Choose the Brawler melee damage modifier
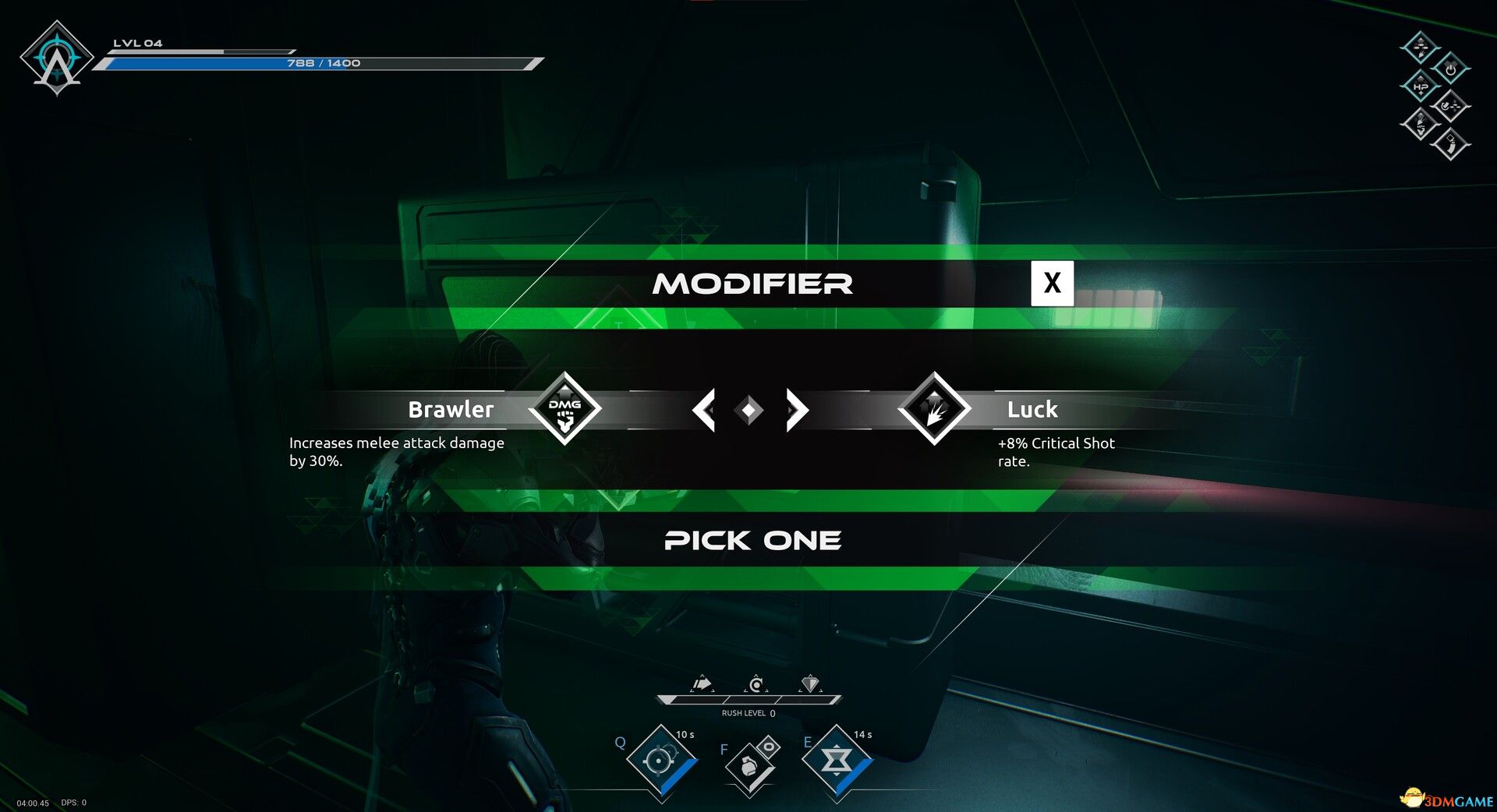Viewport: 1497px width, 812px height. point(564,408)
